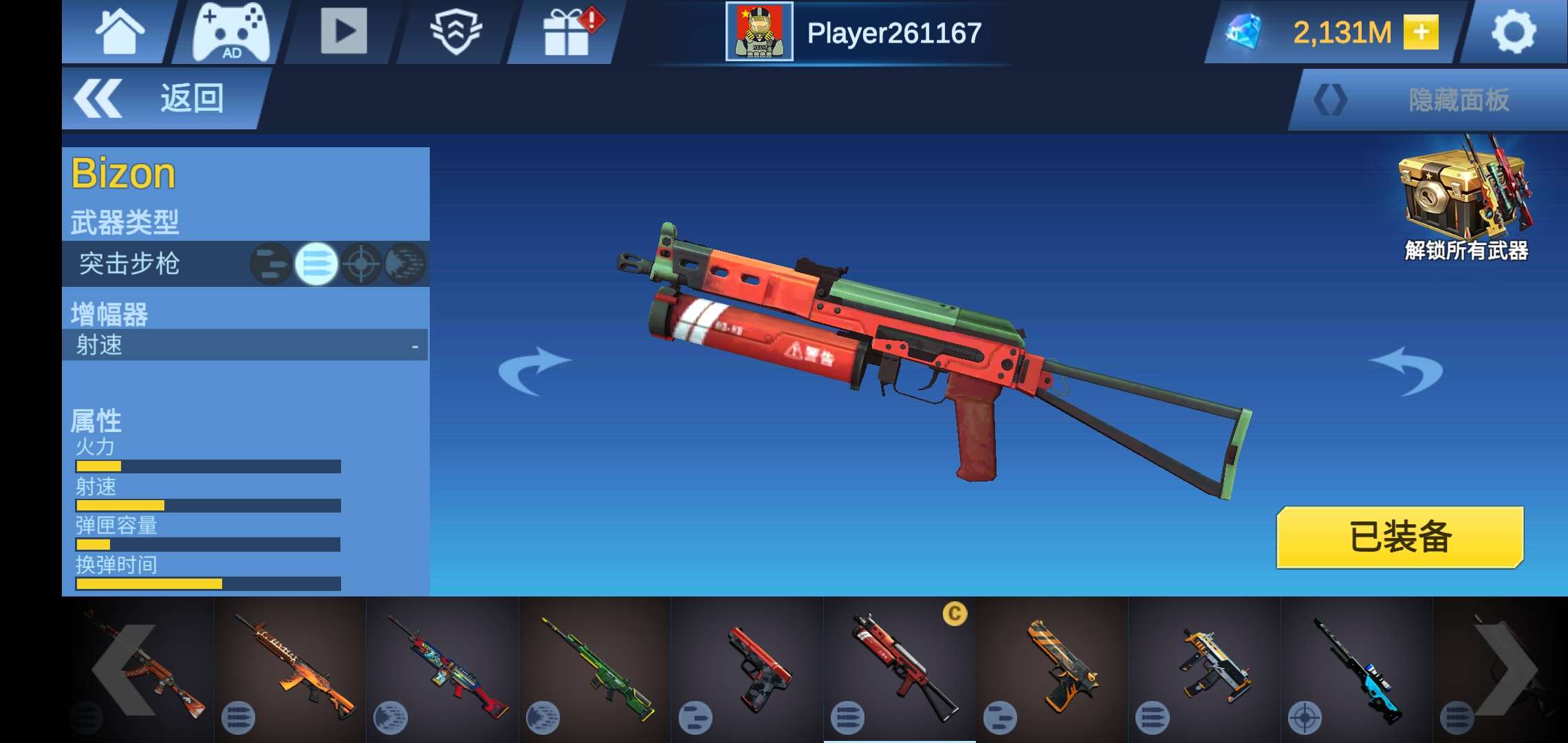Open the settings gear
The height and width of the screenshot is (743, 1568).
[1513, 32]
